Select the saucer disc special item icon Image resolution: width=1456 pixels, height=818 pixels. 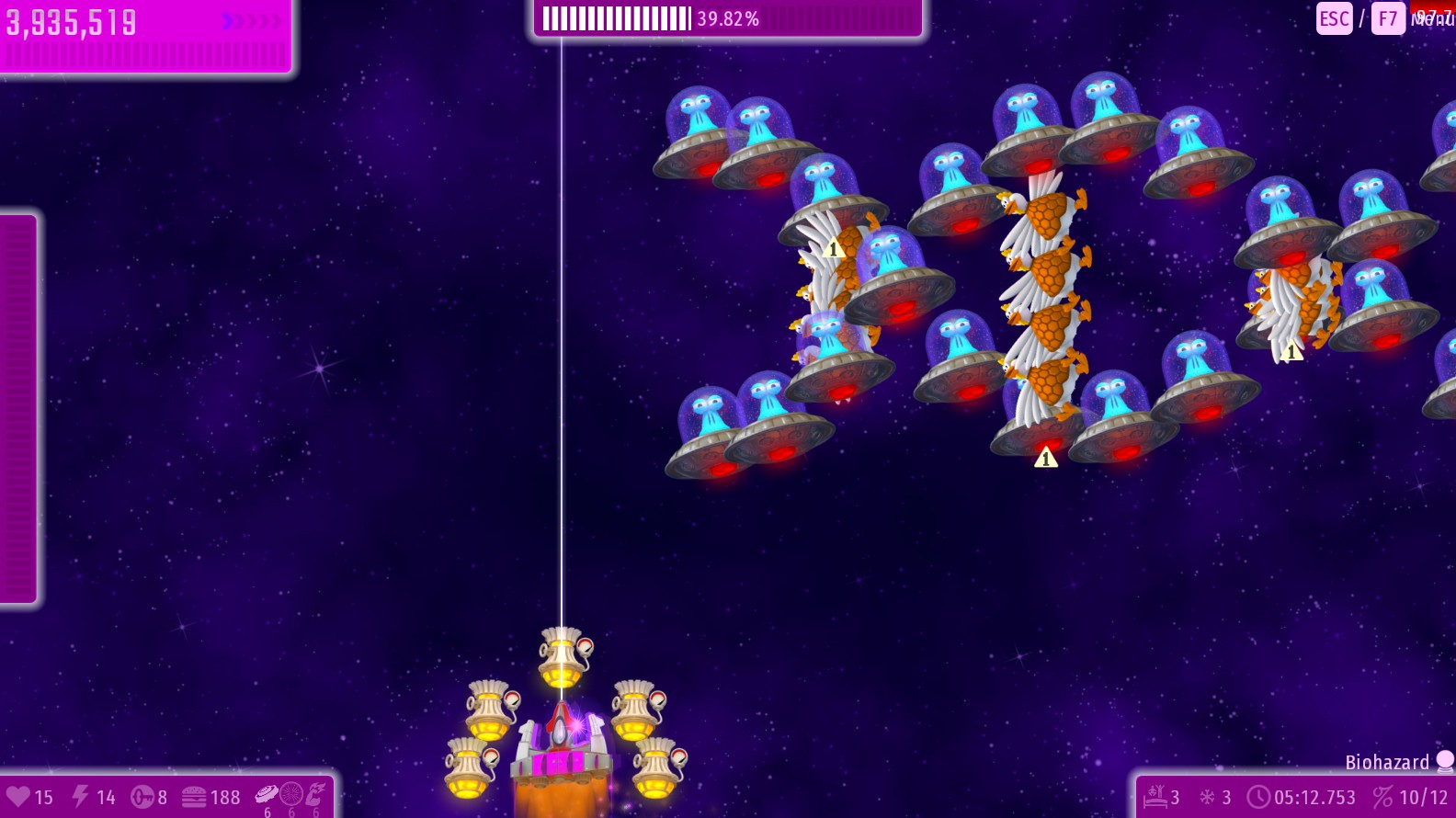[267, 793]
